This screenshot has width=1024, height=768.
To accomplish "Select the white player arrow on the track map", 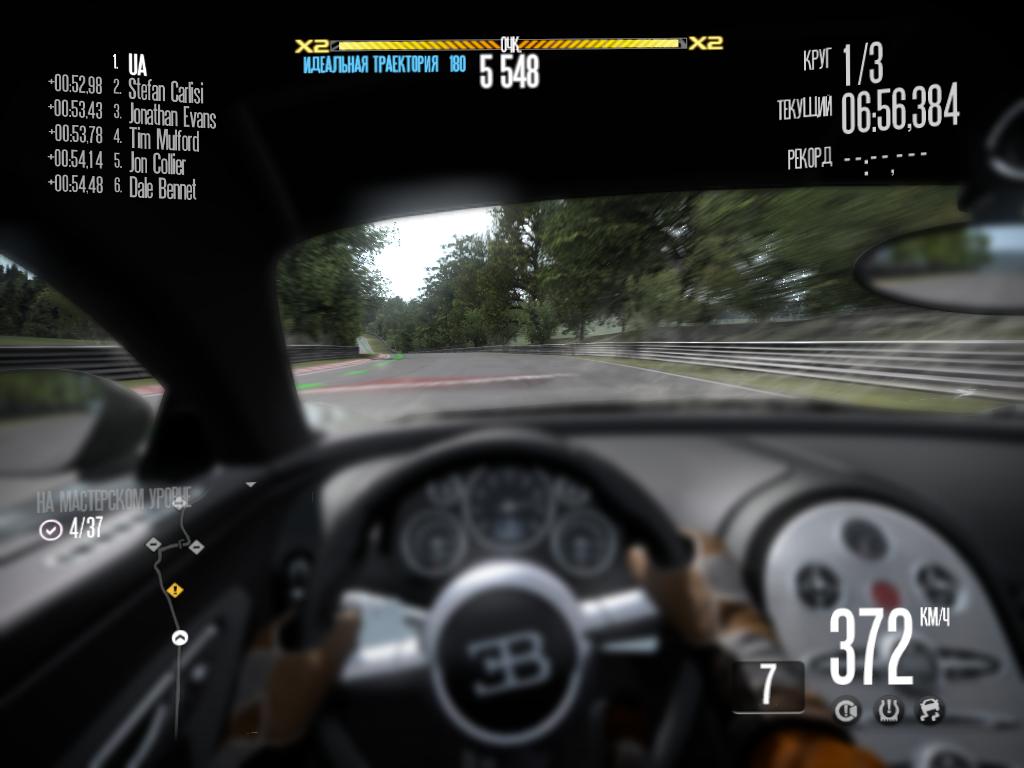I will pos(180,637).
